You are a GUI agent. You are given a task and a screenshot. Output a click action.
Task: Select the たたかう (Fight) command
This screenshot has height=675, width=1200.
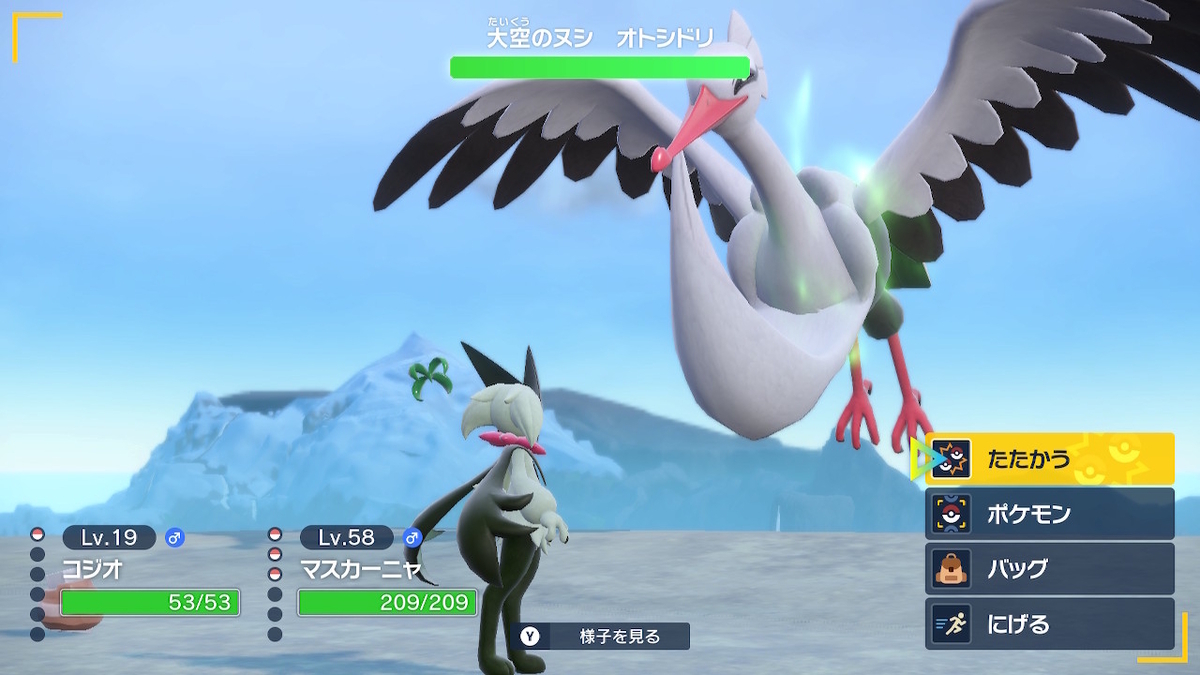1049,459
